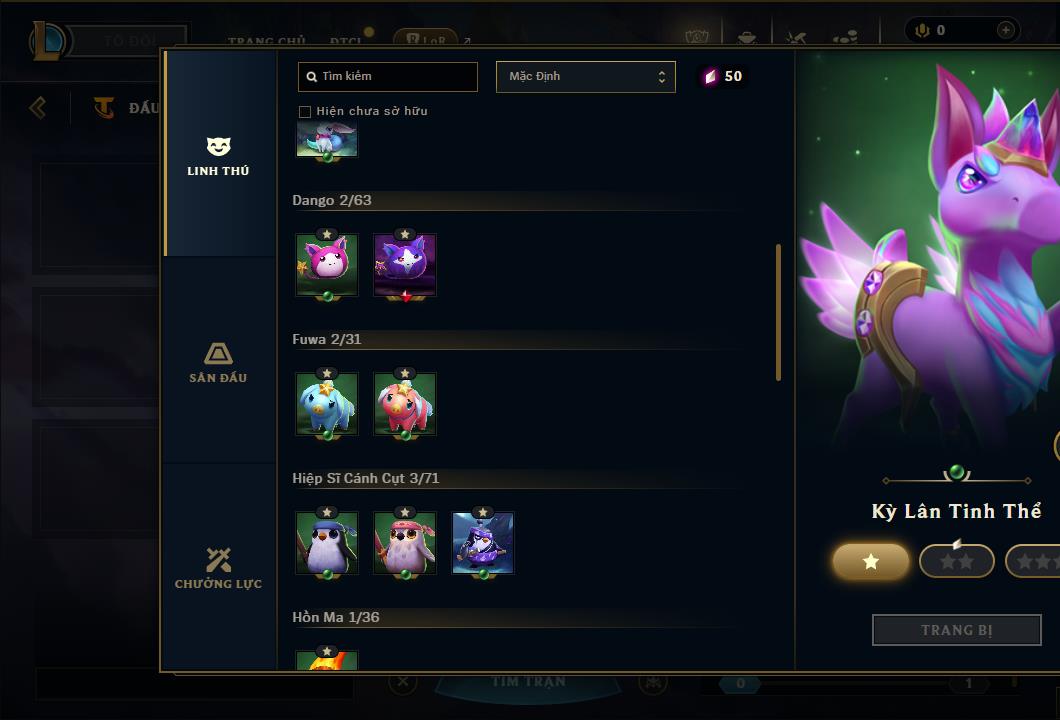Viewport: 1060px width, 720px height.
Task: Click the Trang Bị equip button
Action: pyautogui.click(x=957, y=630)
